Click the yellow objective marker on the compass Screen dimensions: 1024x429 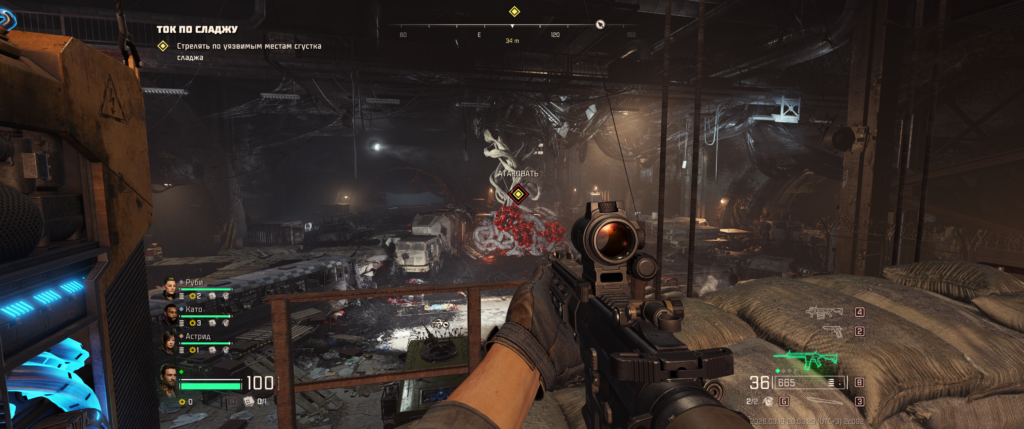click(x=514, y=12)
